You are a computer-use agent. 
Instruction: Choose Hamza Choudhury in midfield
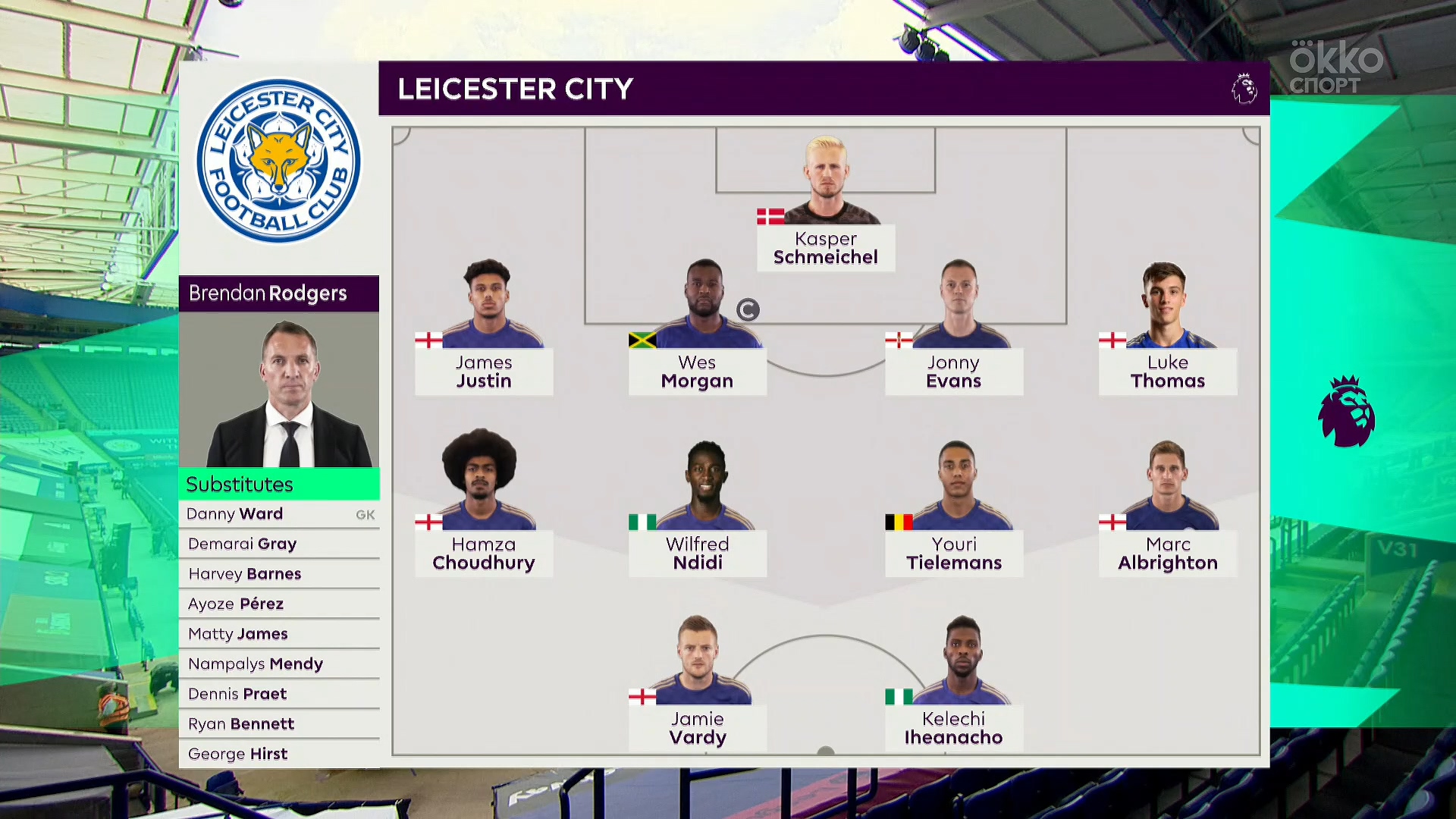pos(484,554)
